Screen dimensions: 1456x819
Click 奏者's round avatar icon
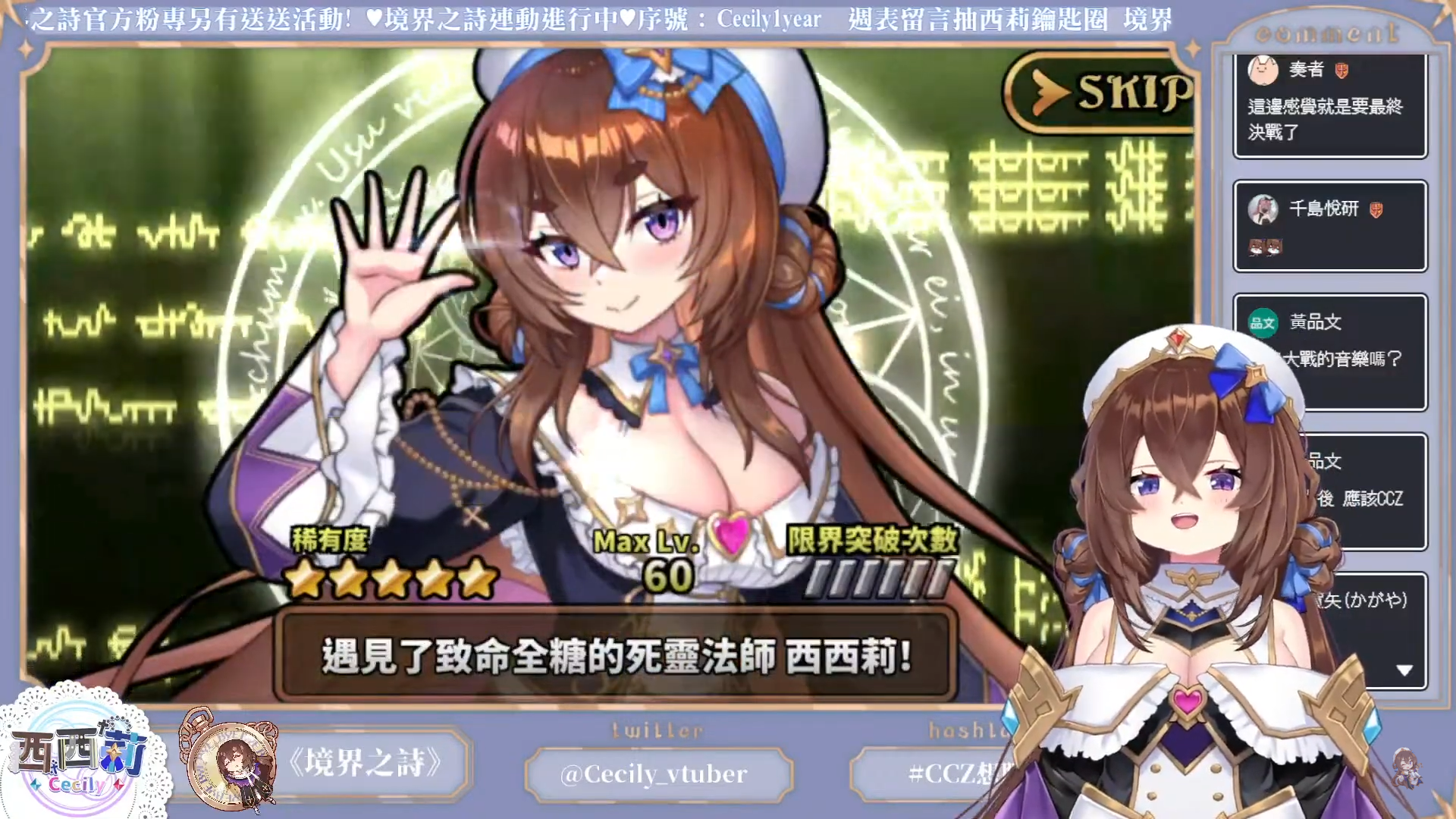[1263, 68]
